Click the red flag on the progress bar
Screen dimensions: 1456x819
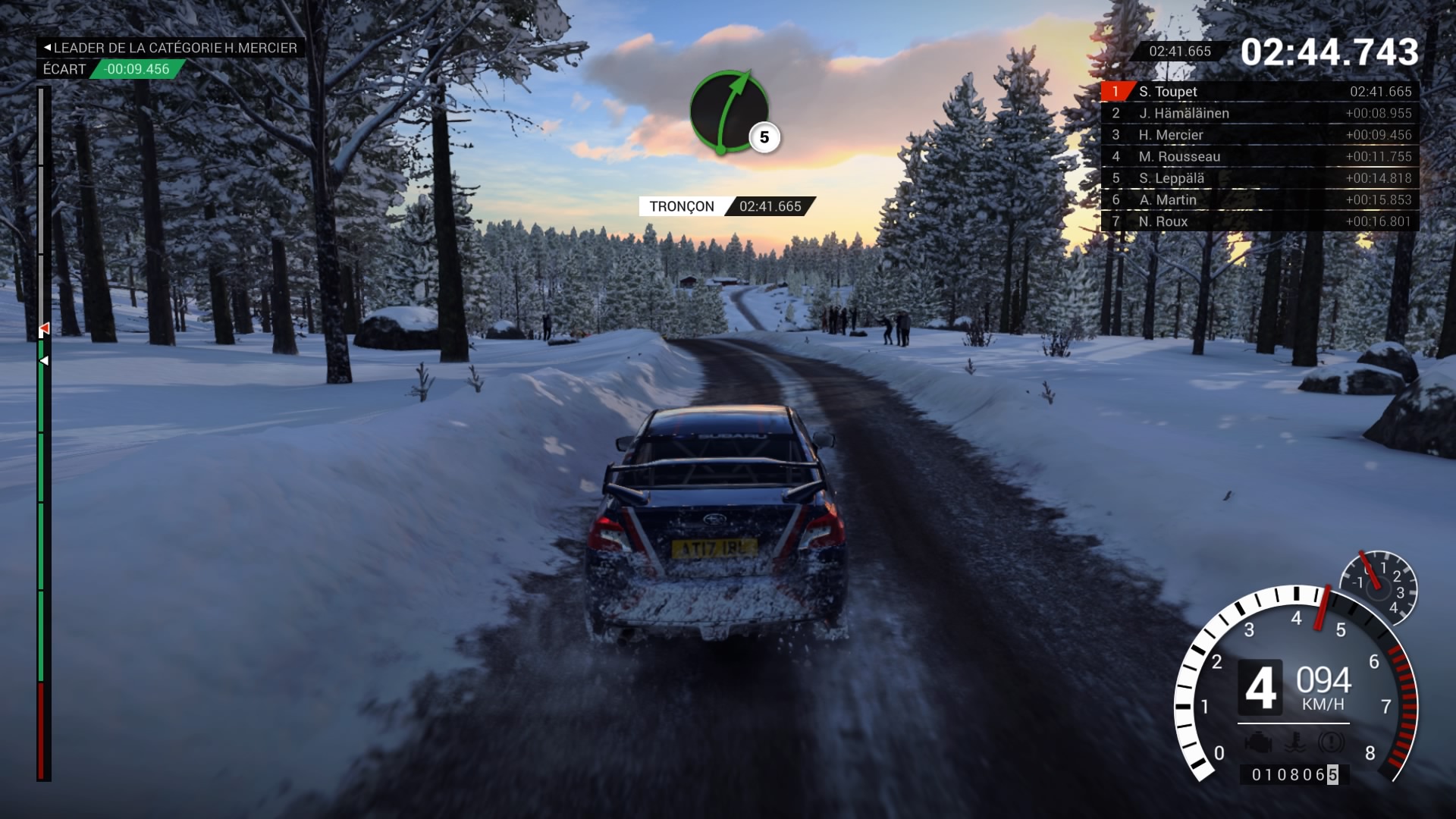45,329
